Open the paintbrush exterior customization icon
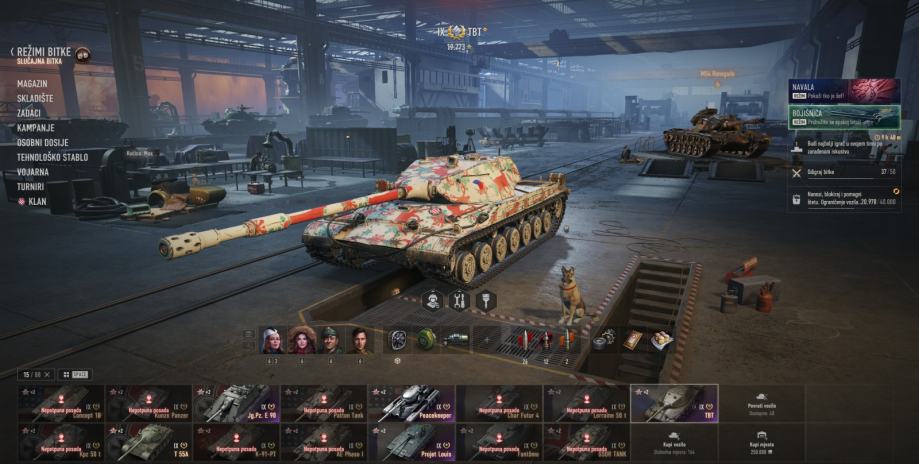 [x=486, y=300]
